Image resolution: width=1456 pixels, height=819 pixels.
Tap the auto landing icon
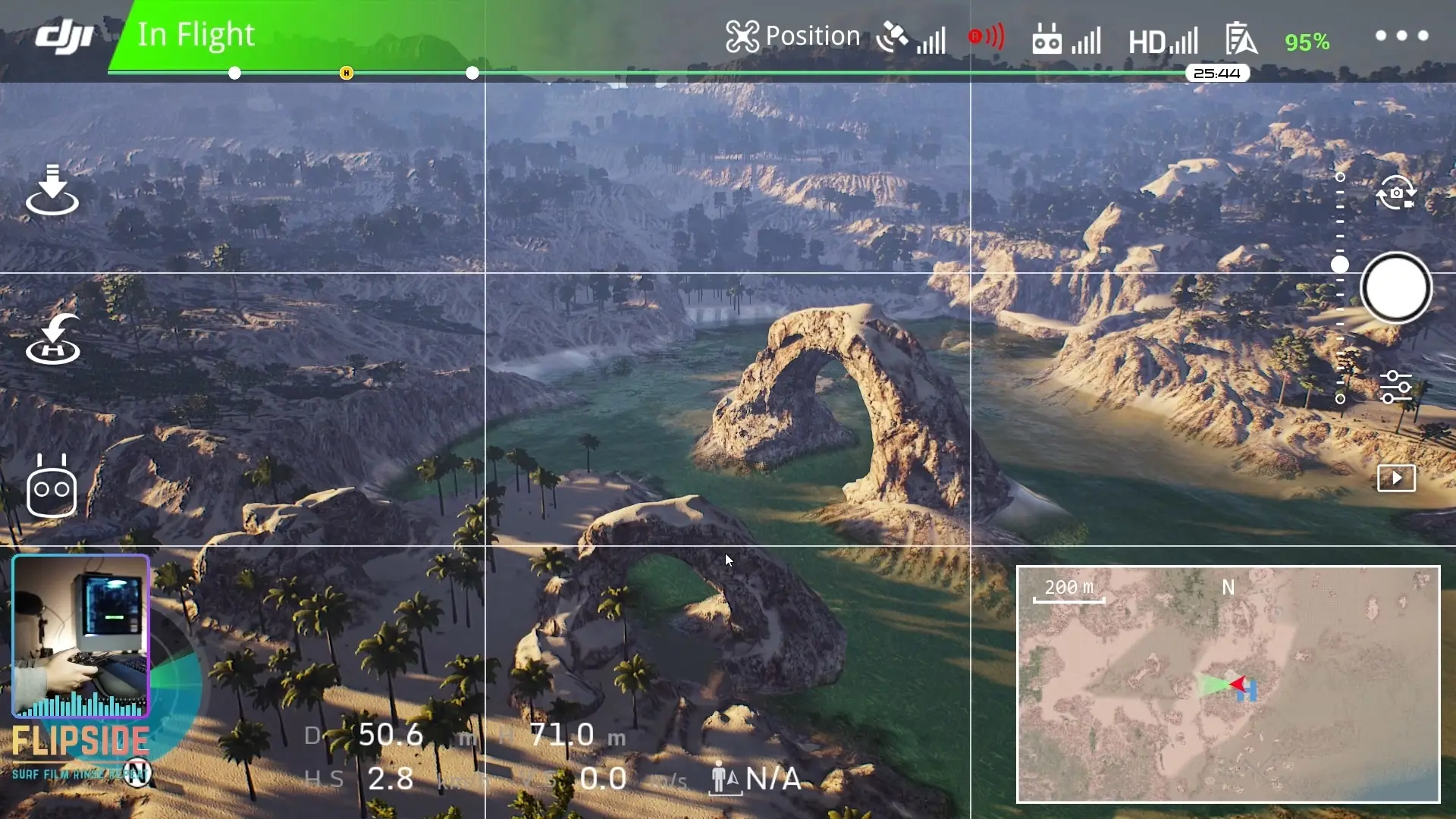coord(52,190)
